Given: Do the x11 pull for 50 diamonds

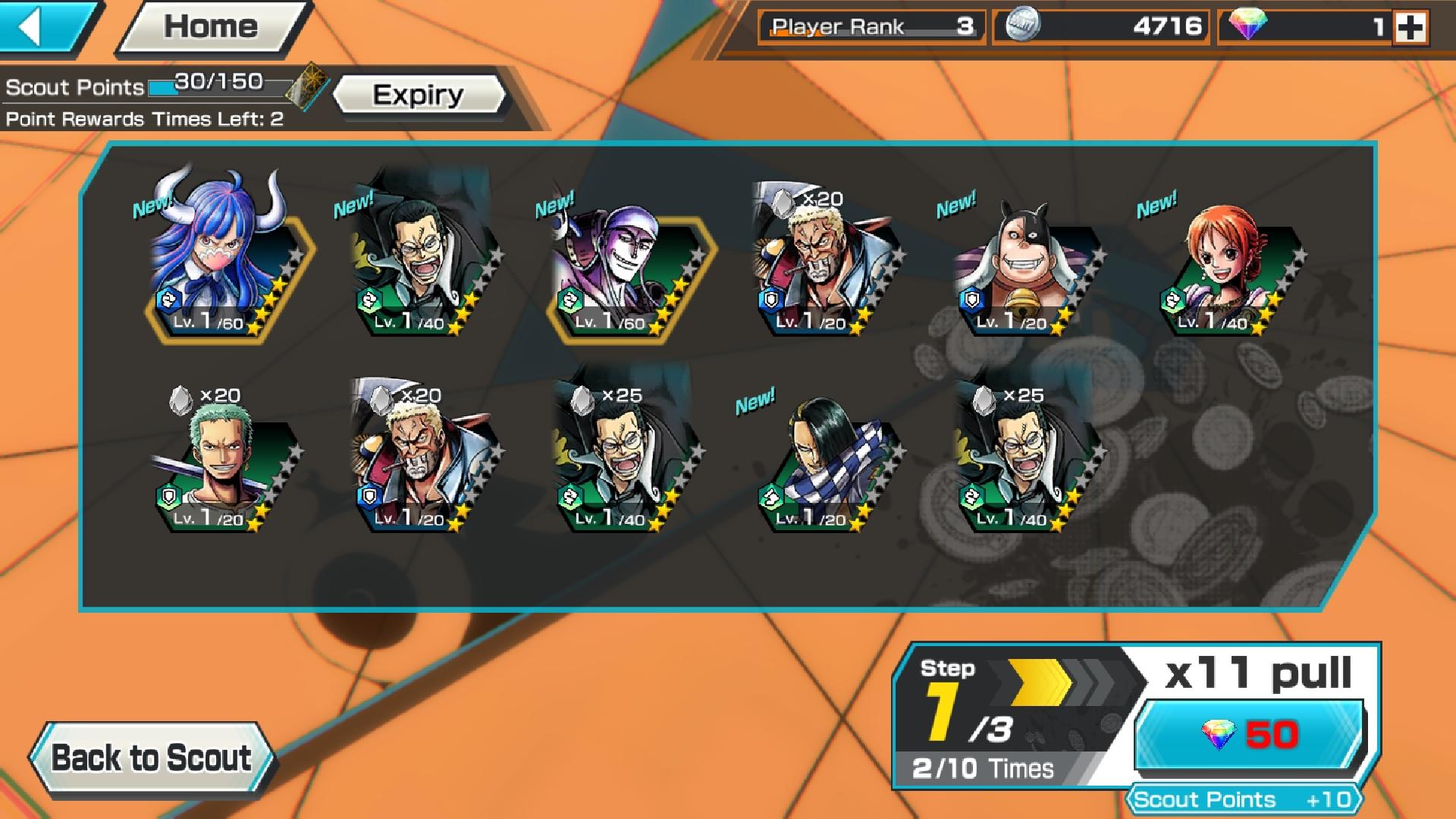Looking at the screenshot, I should coord(1249,735).
